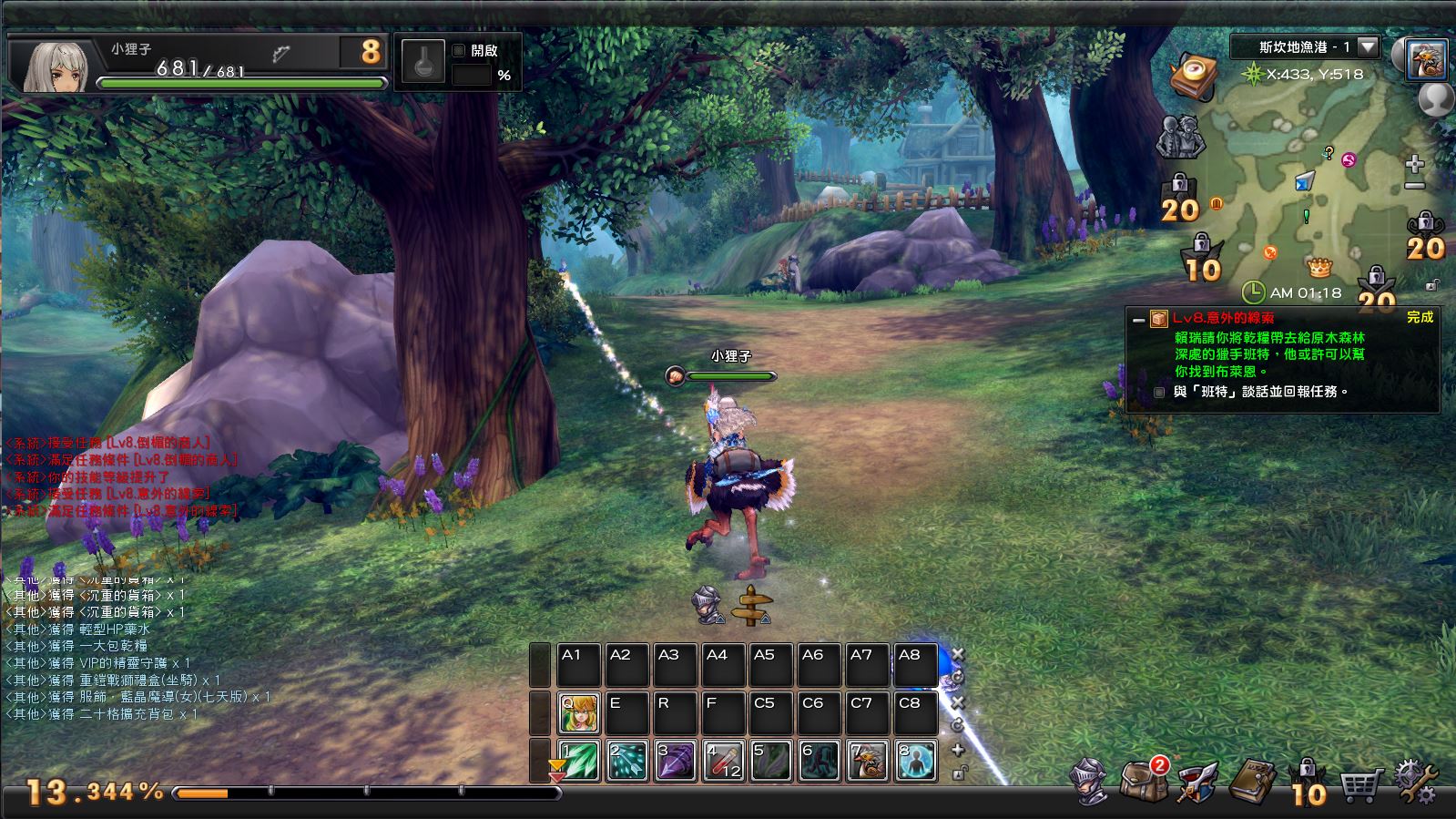Cast the purple arrow skill in slot 3
Screen dimensions: 1456x819
coord(676,762)
